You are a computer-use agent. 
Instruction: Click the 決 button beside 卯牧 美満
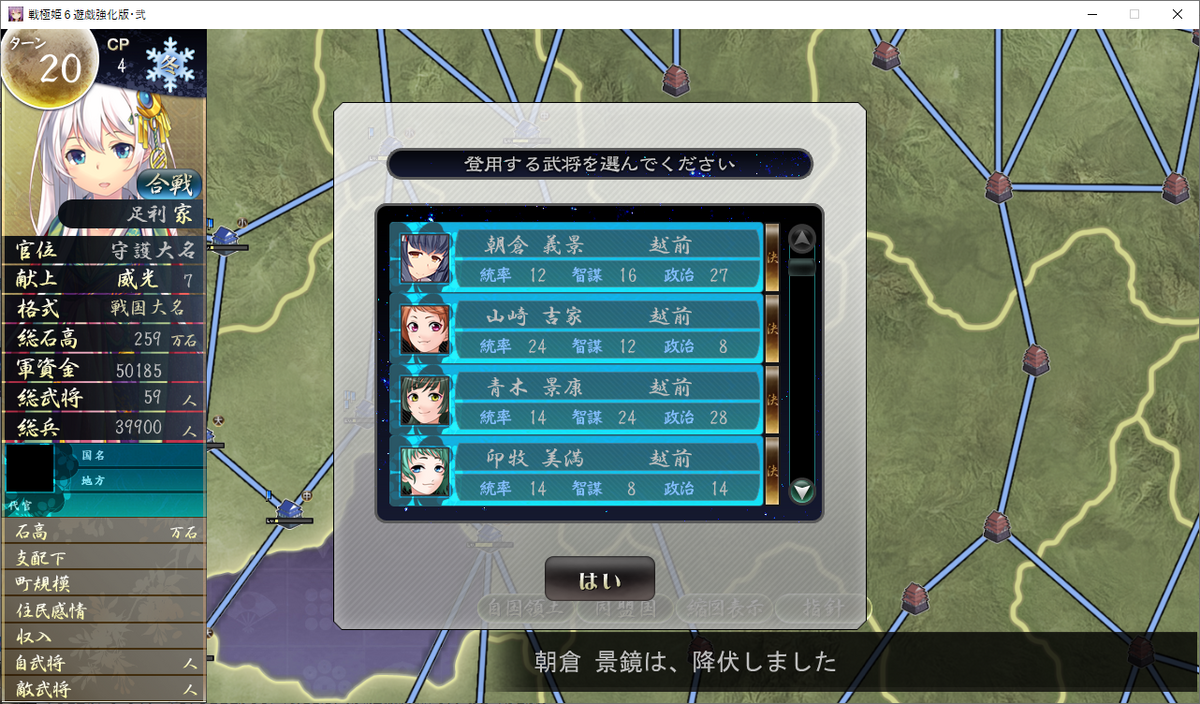point(772,470)
